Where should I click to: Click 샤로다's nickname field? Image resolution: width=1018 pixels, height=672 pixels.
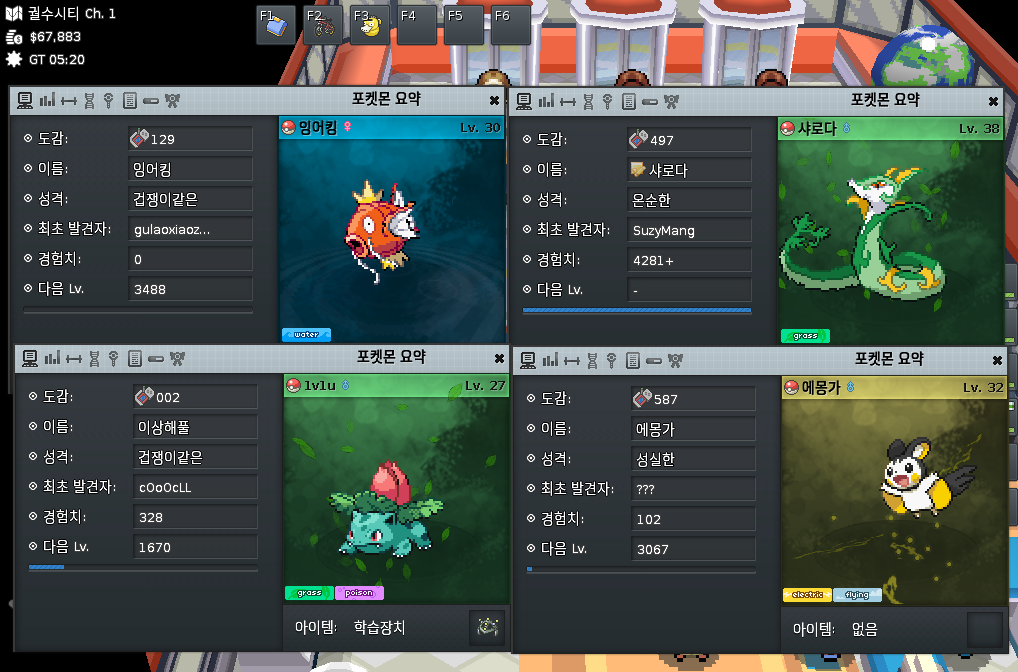click(x=689, y=170)
